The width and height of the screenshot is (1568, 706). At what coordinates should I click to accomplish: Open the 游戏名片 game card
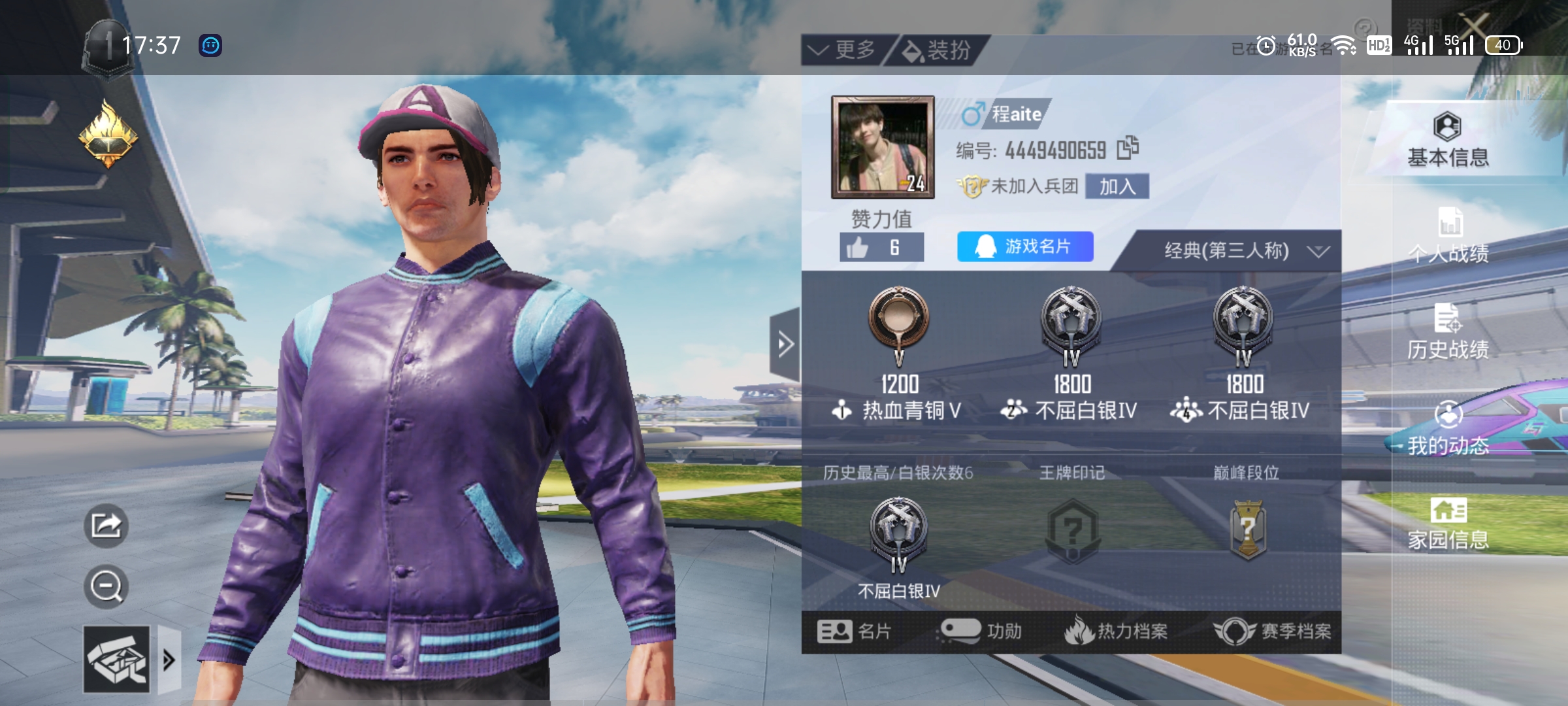(x=1024, y=246)
